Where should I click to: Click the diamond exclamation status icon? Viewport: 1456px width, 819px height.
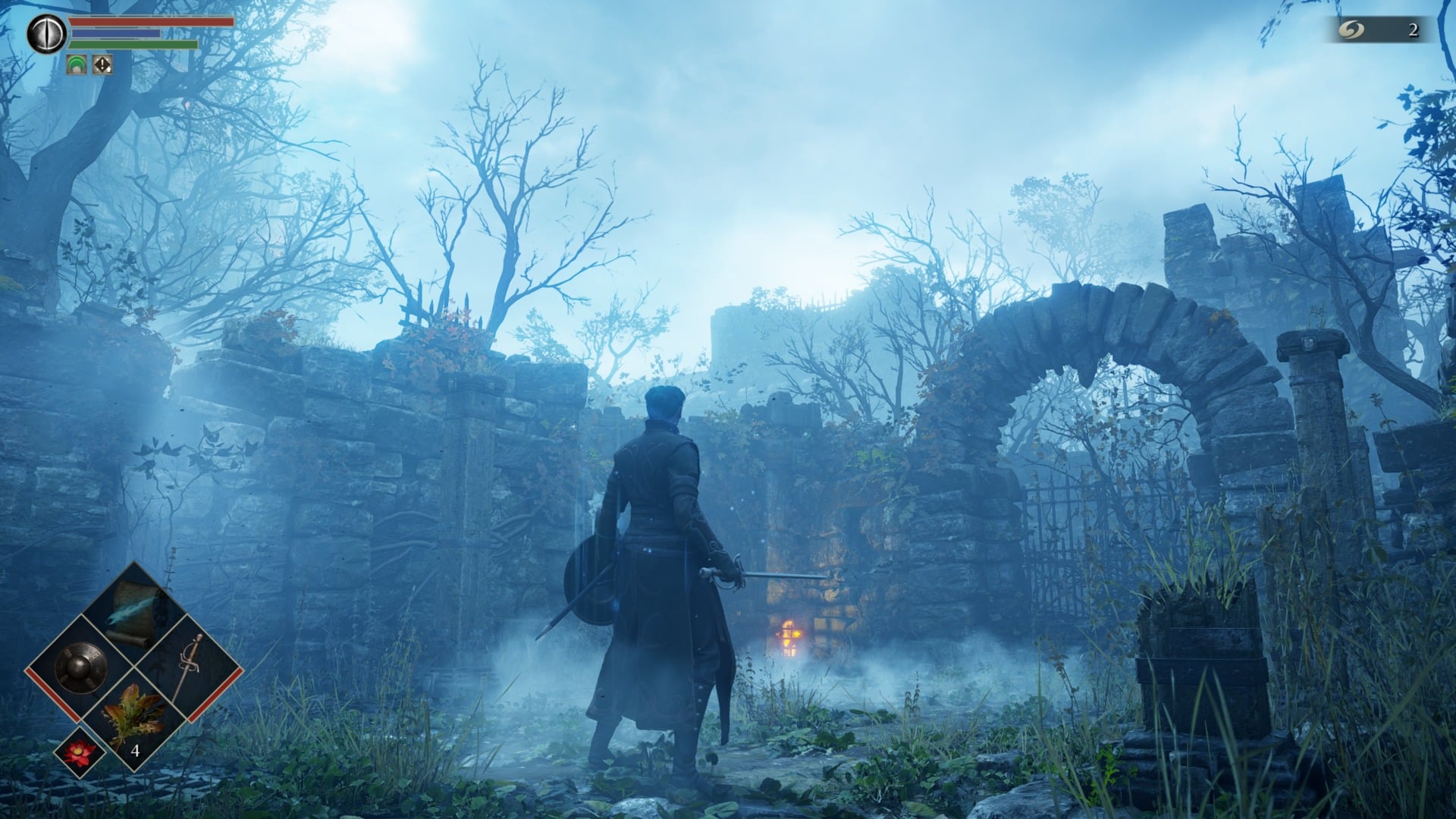[x=101, y=65]
